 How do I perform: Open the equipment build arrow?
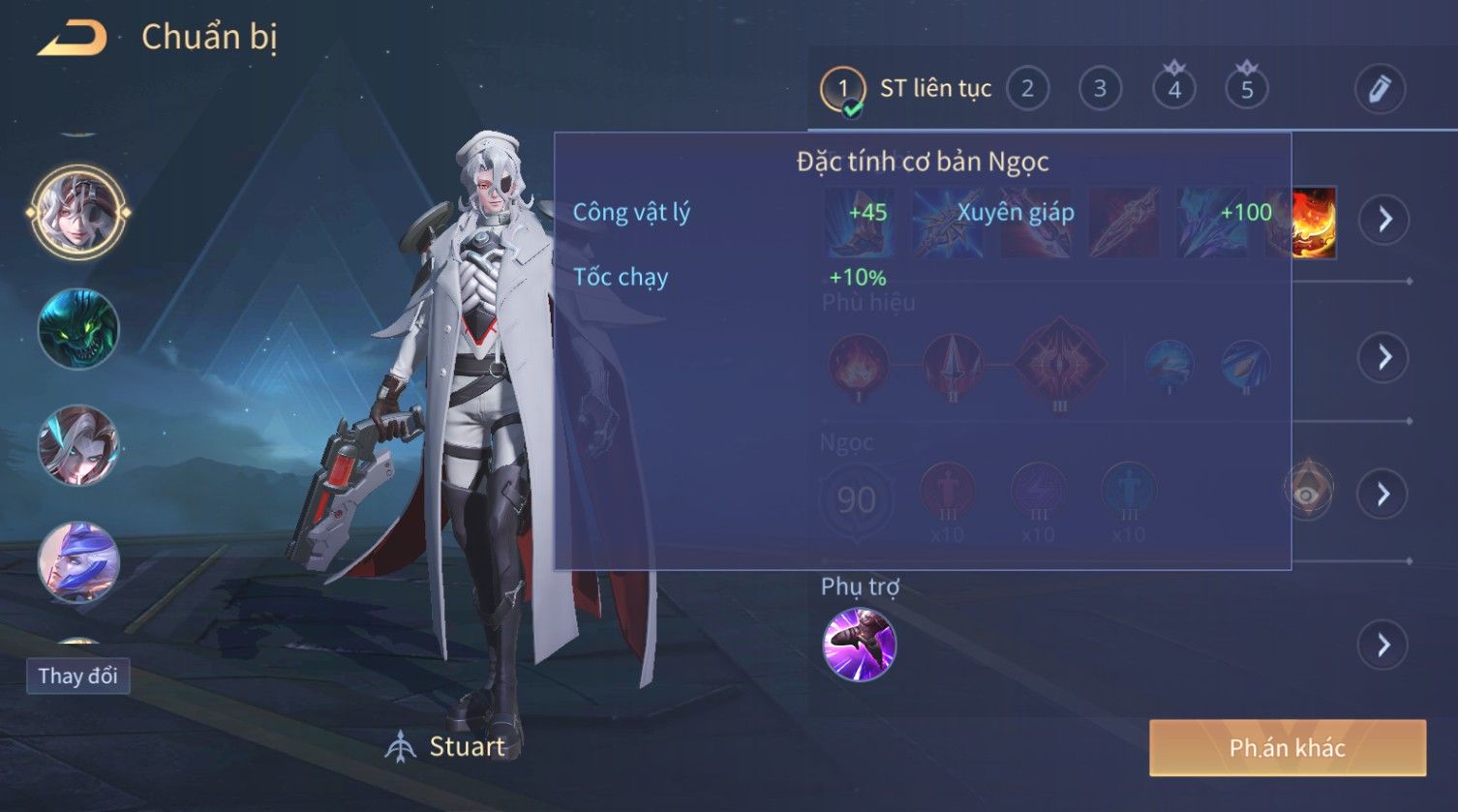[1384, 220]
